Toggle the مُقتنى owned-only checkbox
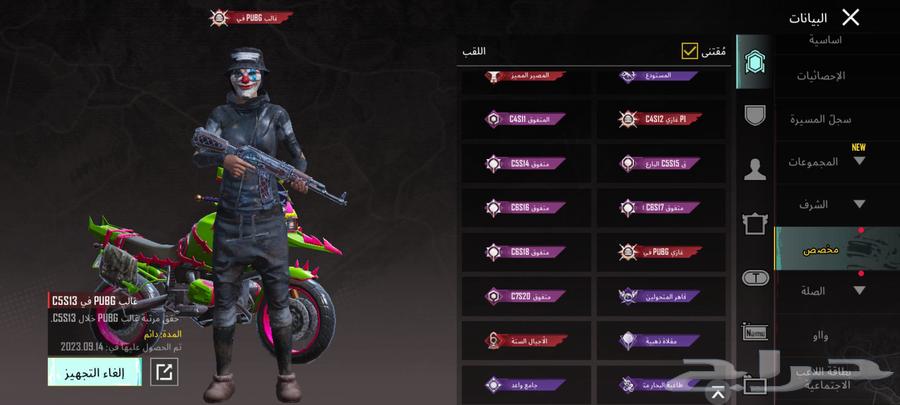 pos(689,50)
